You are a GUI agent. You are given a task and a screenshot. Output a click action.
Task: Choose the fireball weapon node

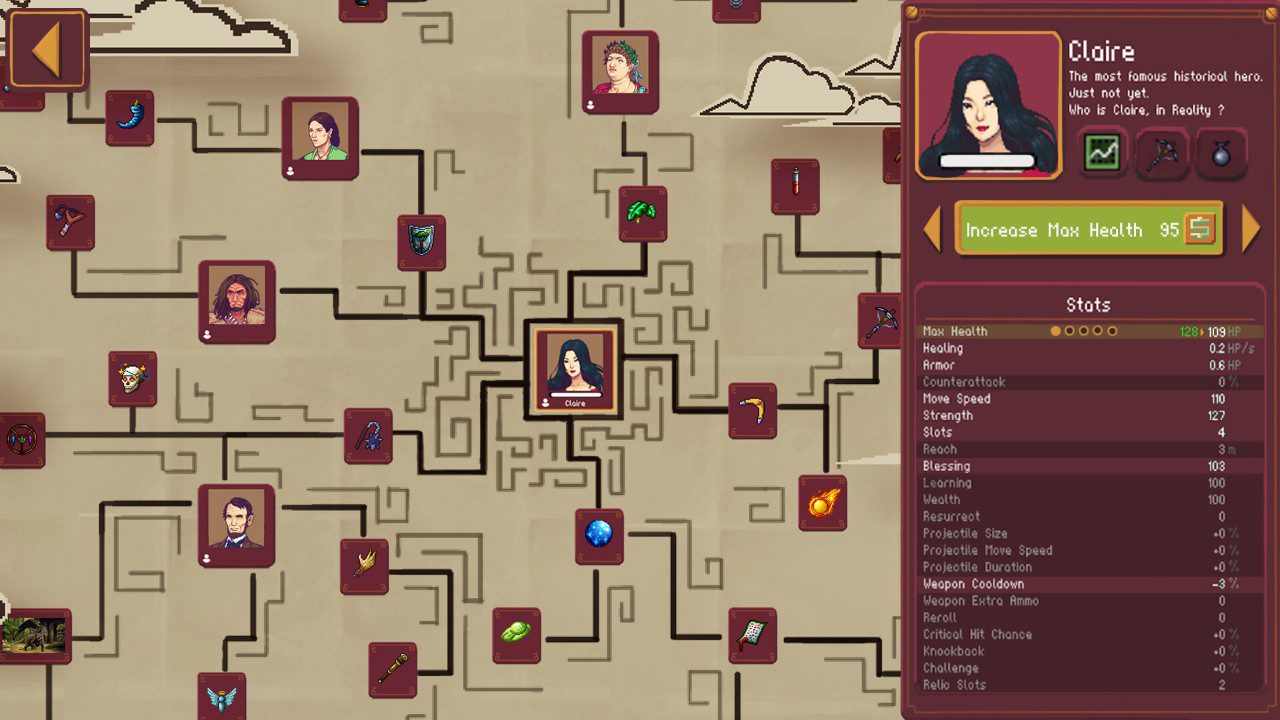(x=822, y=502)
